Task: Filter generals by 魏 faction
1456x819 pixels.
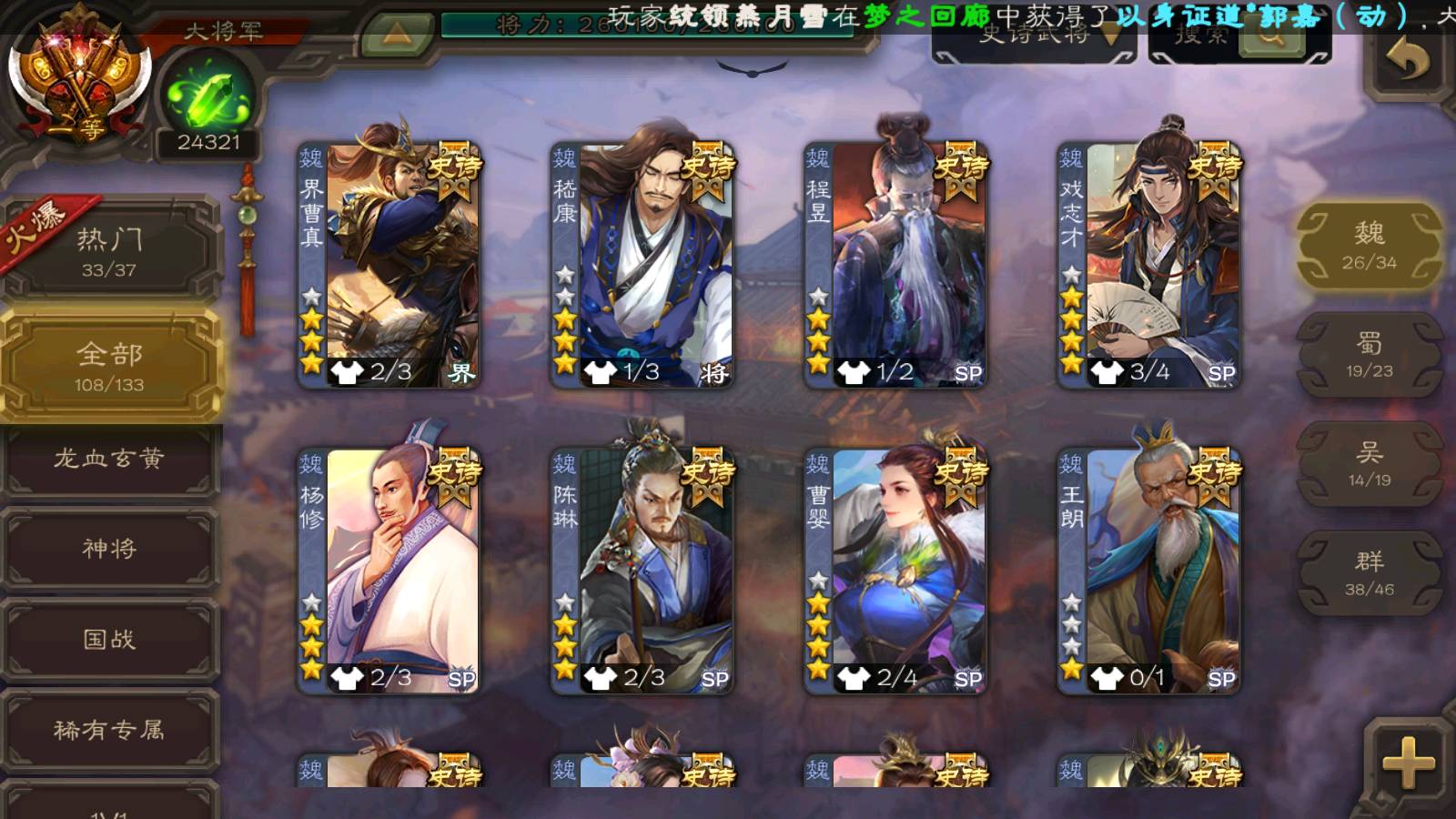Action: click(1369, 246)
